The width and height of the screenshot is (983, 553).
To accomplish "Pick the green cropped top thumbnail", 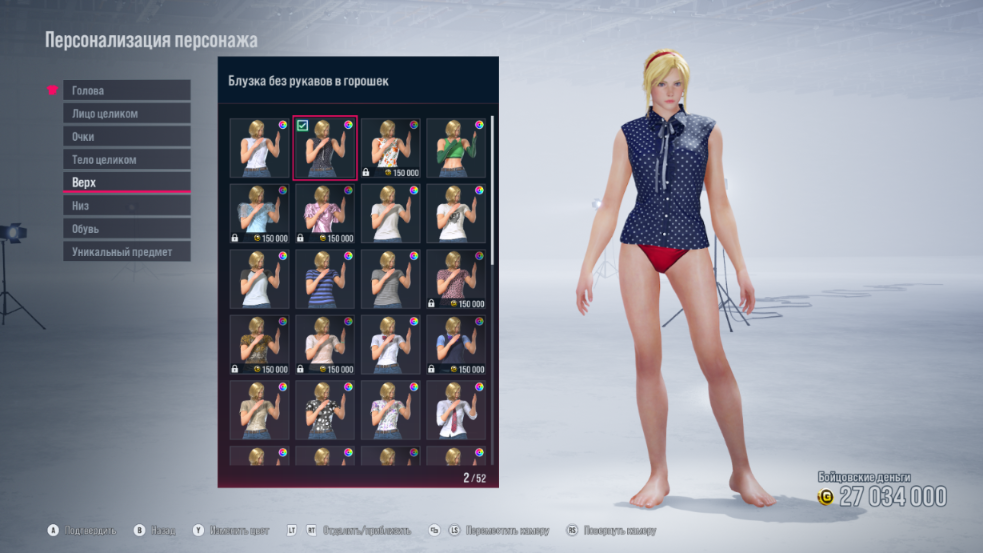I will tap(456, 148).
